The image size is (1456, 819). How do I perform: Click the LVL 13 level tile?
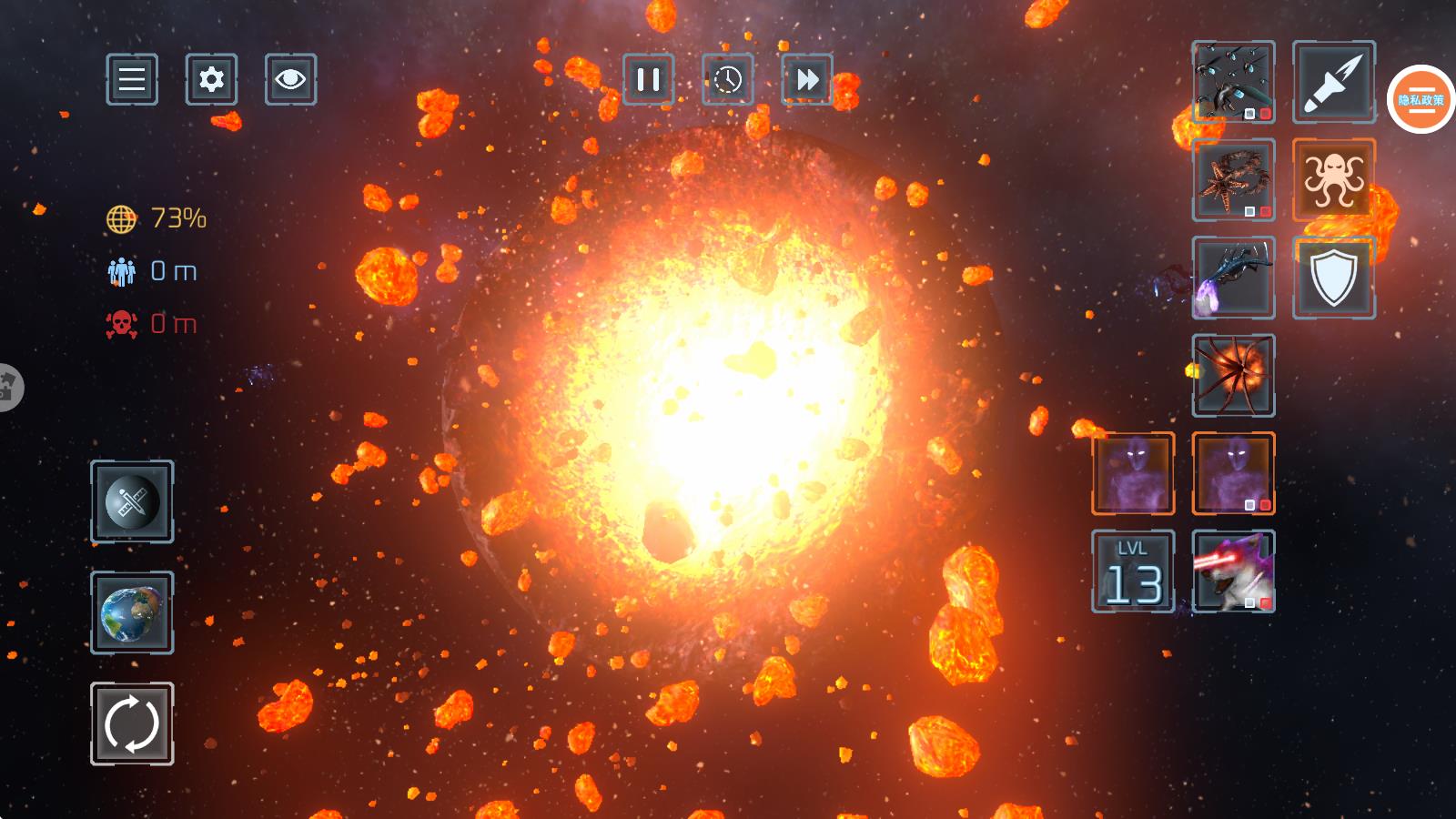click(1133, 571)
